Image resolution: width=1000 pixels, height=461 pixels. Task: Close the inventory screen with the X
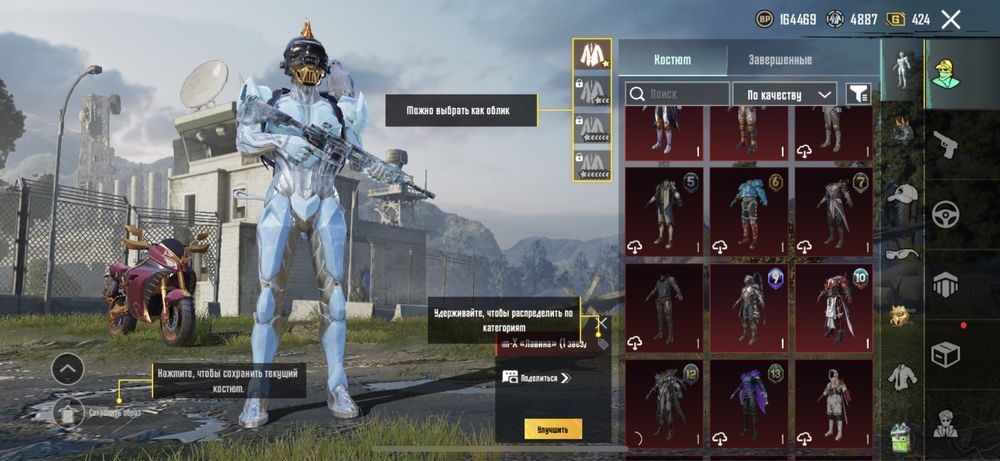click(x=951, y=19)
